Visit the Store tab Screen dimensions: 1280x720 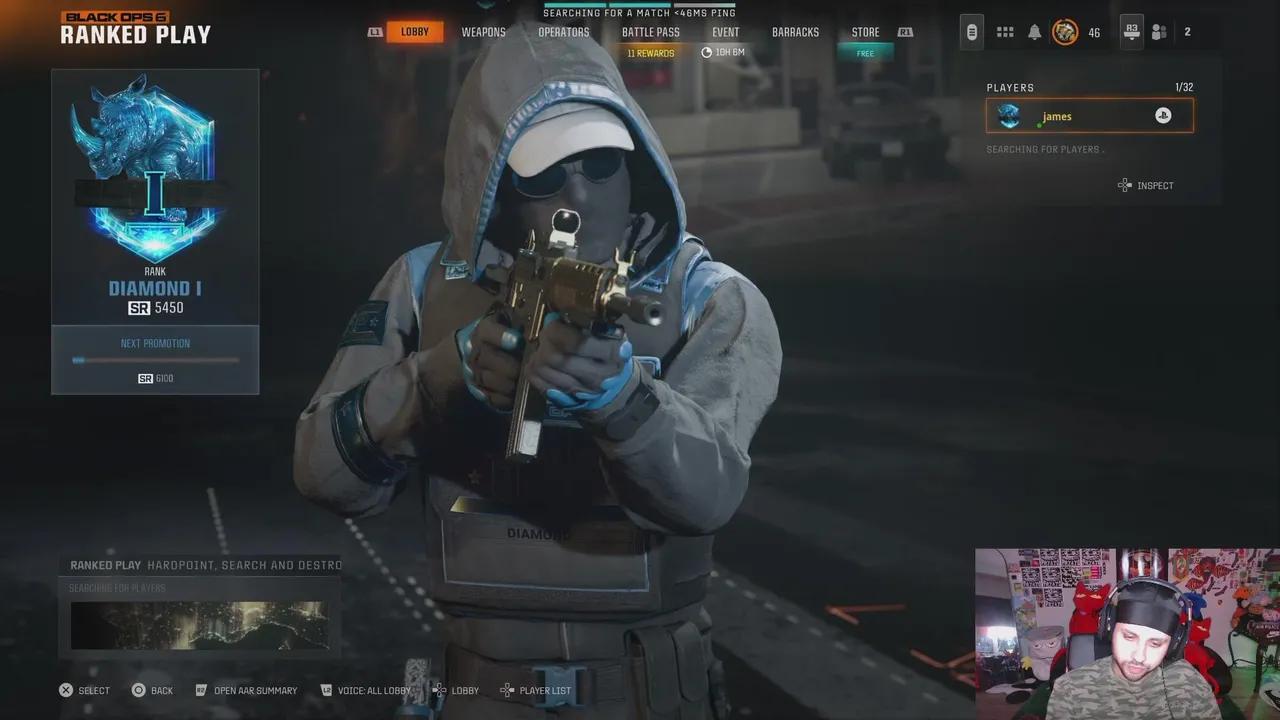[865, 32]
